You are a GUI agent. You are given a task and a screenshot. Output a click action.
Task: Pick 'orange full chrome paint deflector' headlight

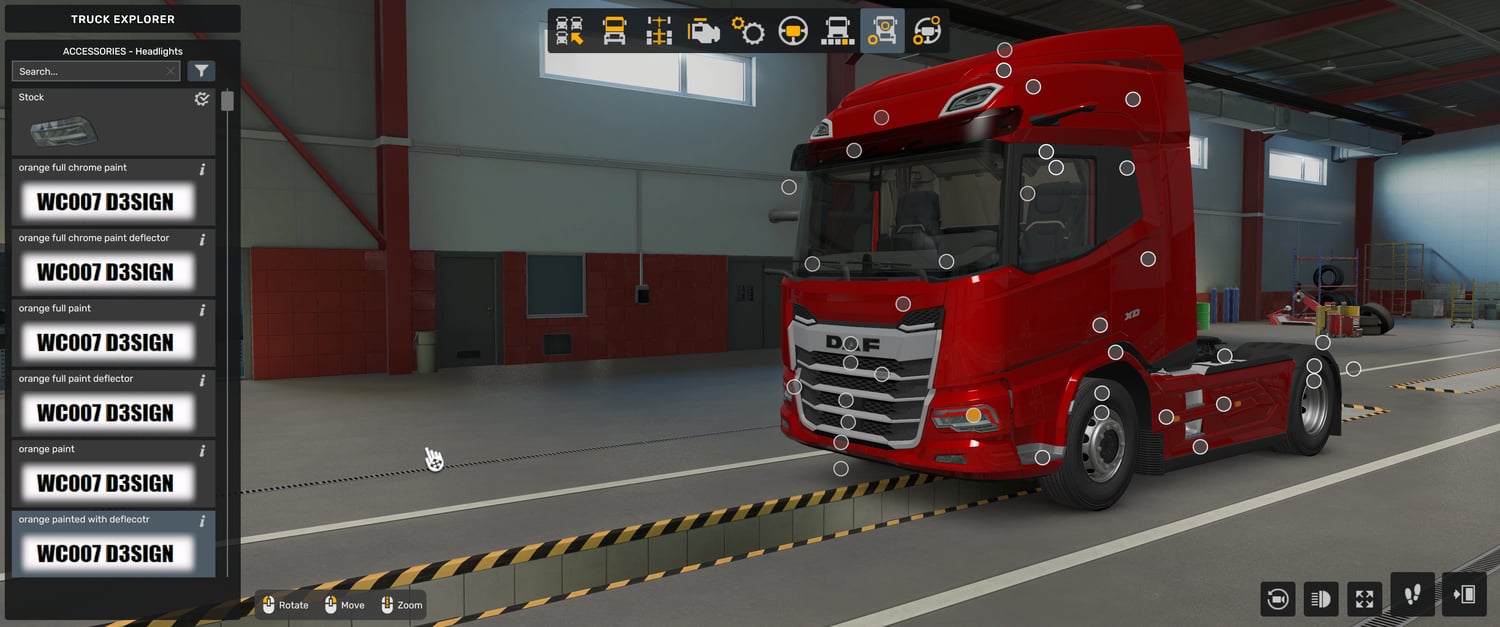(x=113, y=263)
